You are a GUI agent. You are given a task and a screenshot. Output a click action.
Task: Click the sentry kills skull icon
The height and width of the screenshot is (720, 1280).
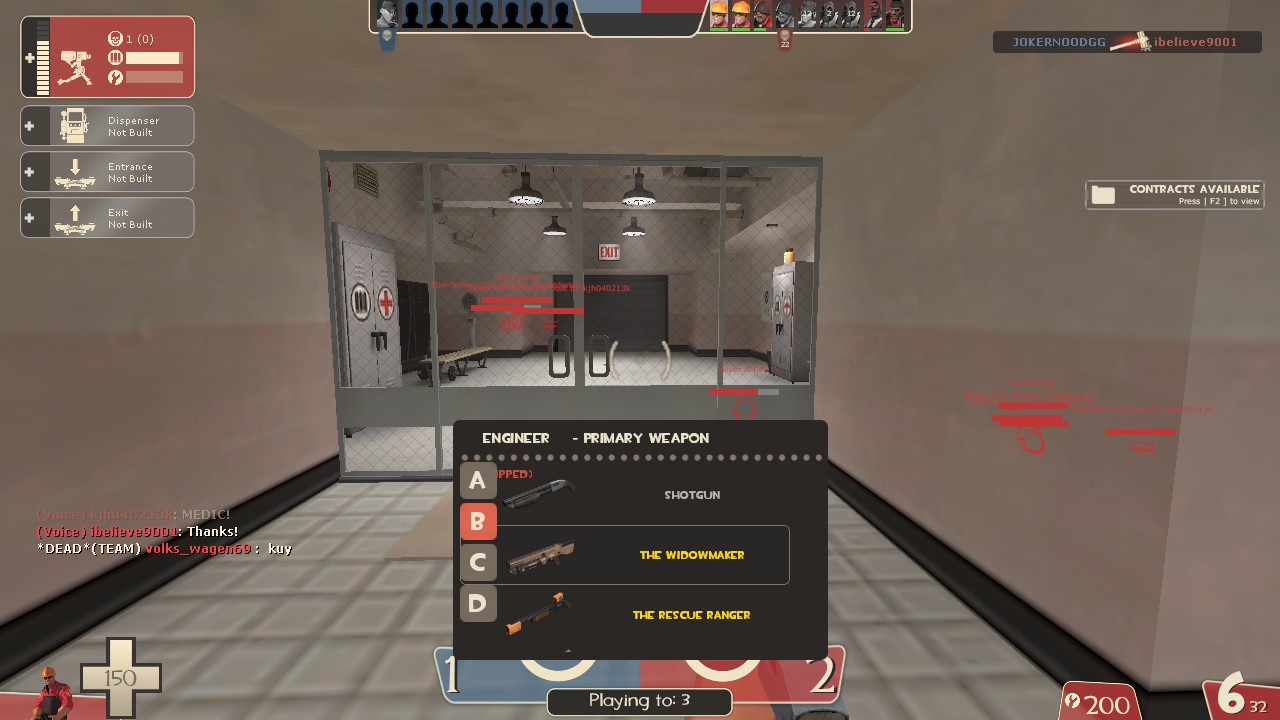click(115, 37)
